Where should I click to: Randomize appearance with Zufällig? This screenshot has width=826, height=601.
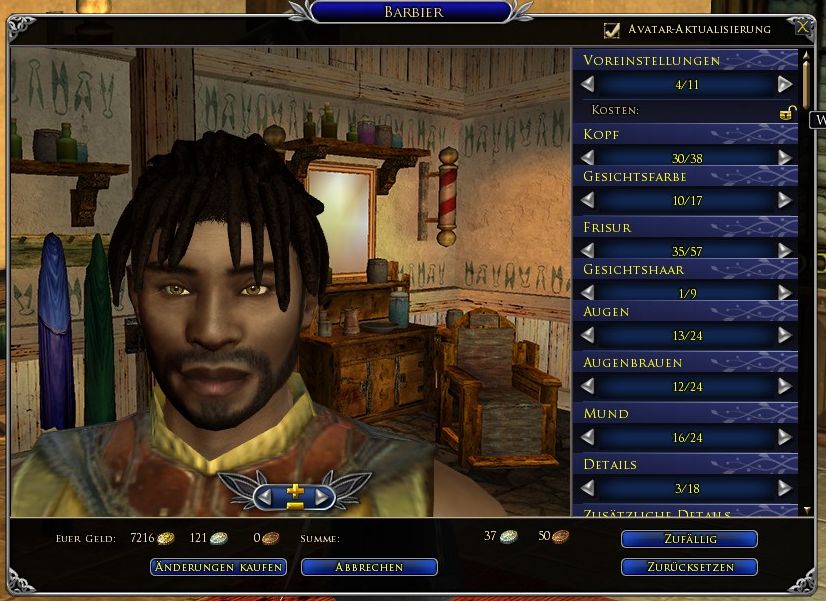click(x=689, y=539)
